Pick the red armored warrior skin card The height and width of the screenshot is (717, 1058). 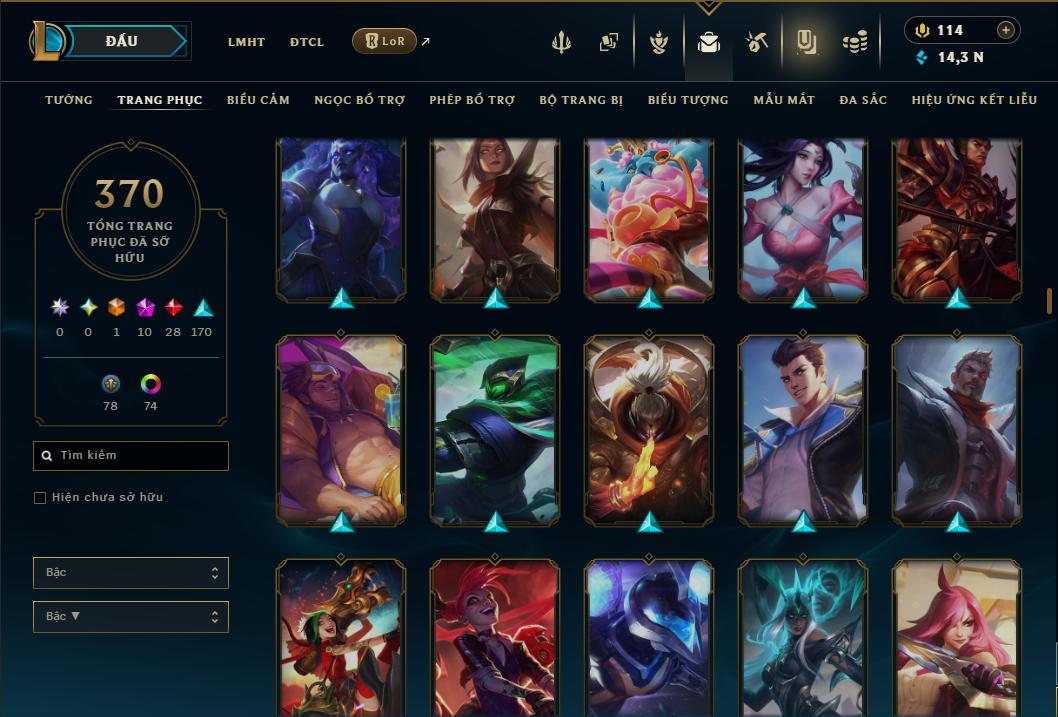click(x=957, y=220)
